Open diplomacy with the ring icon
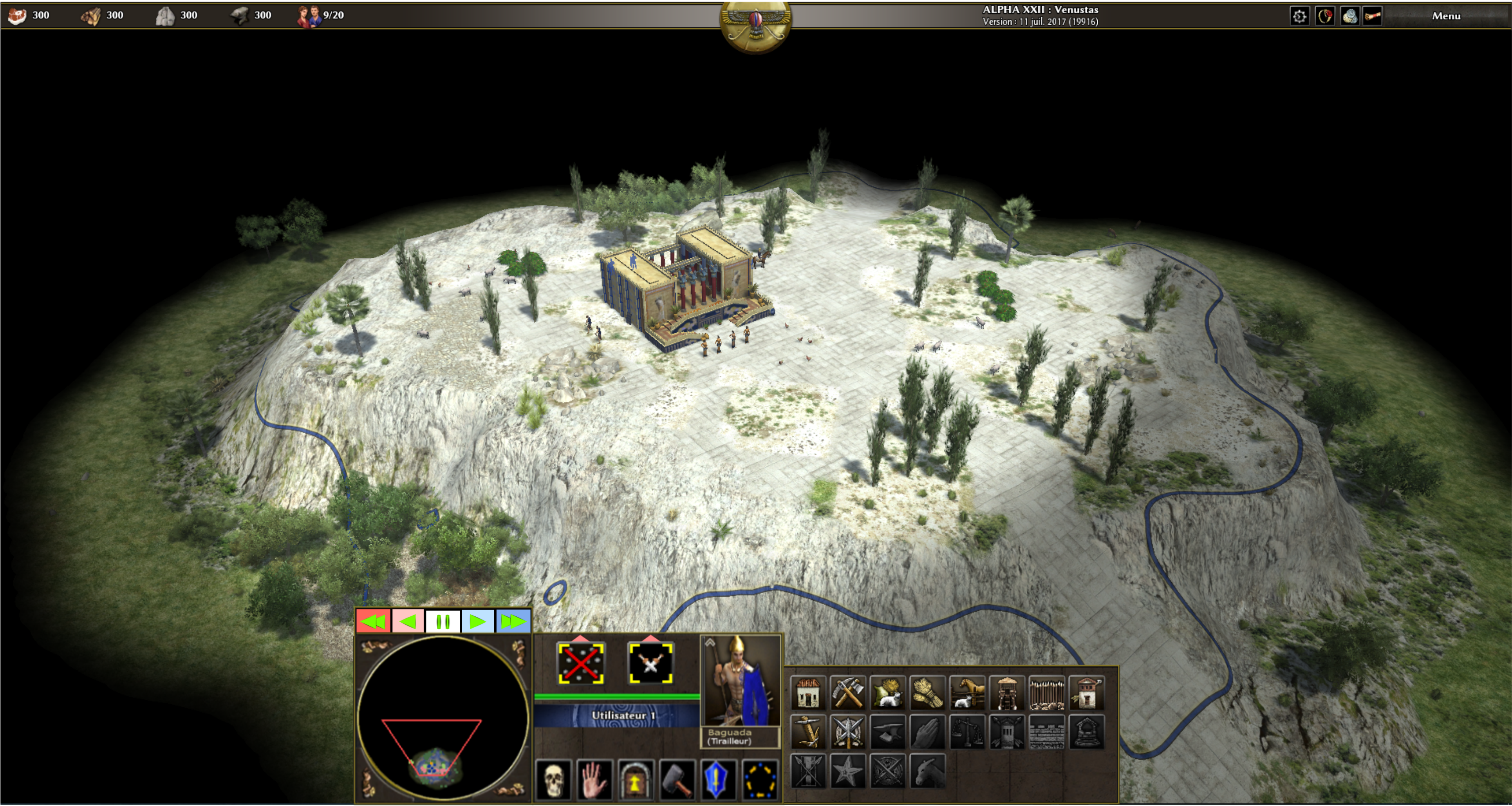Viewport: 1512px width, 806px height. point(1325,16)
